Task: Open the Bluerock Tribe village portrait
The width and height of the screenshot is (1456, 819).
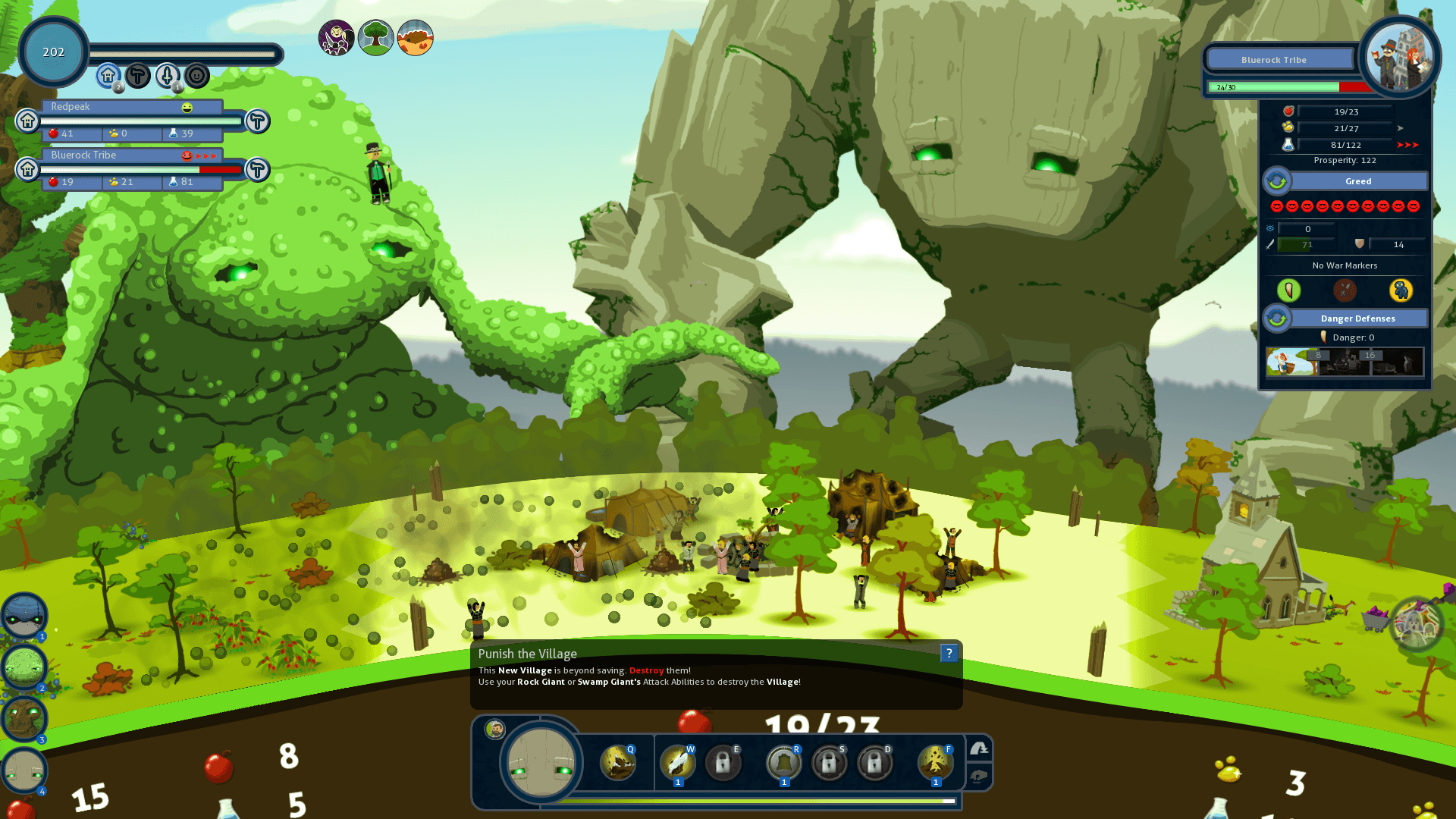Action: (1400, 57)
